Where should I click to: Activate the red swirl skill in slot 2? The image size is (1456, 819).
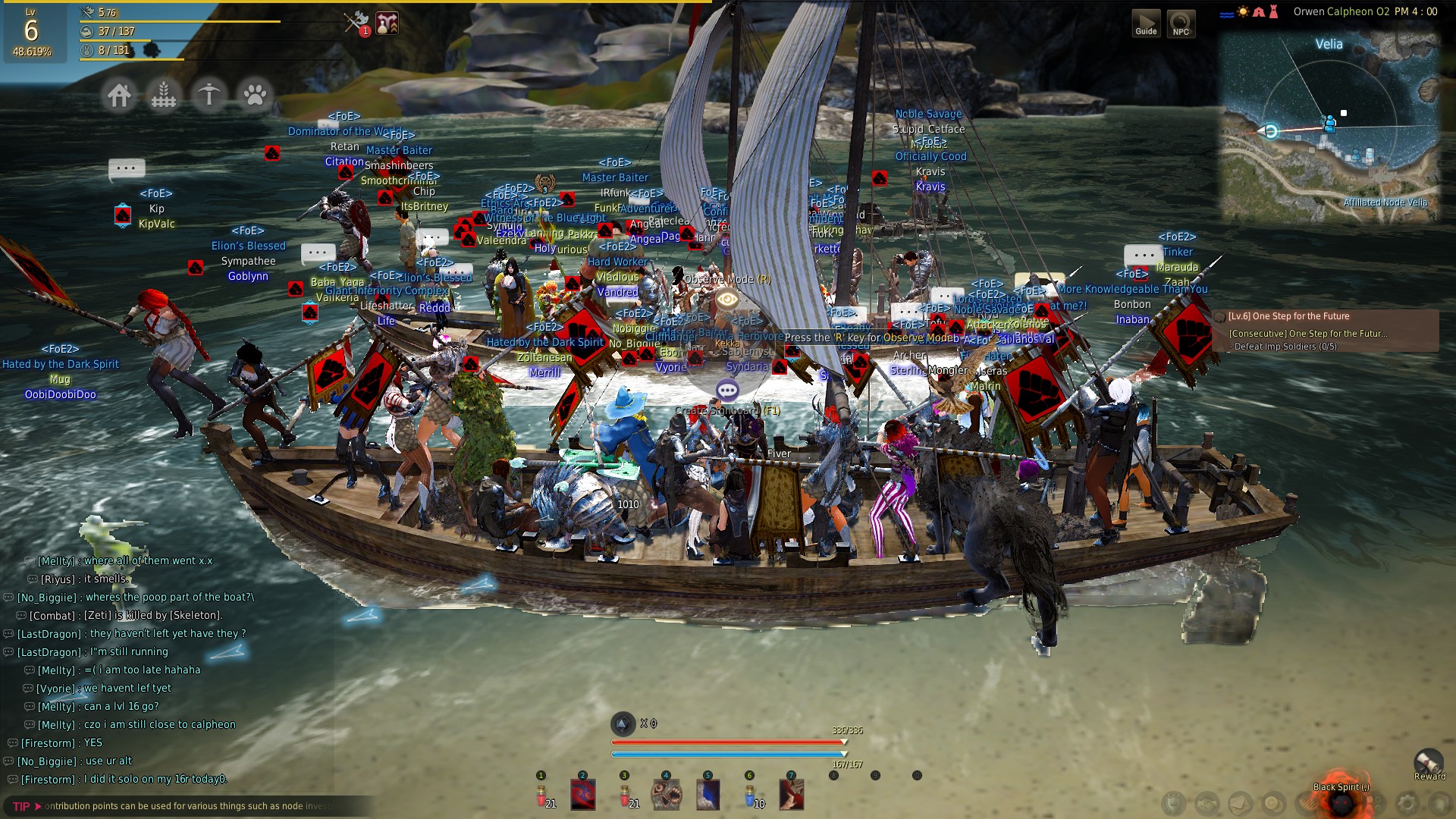tap(583, 795)
